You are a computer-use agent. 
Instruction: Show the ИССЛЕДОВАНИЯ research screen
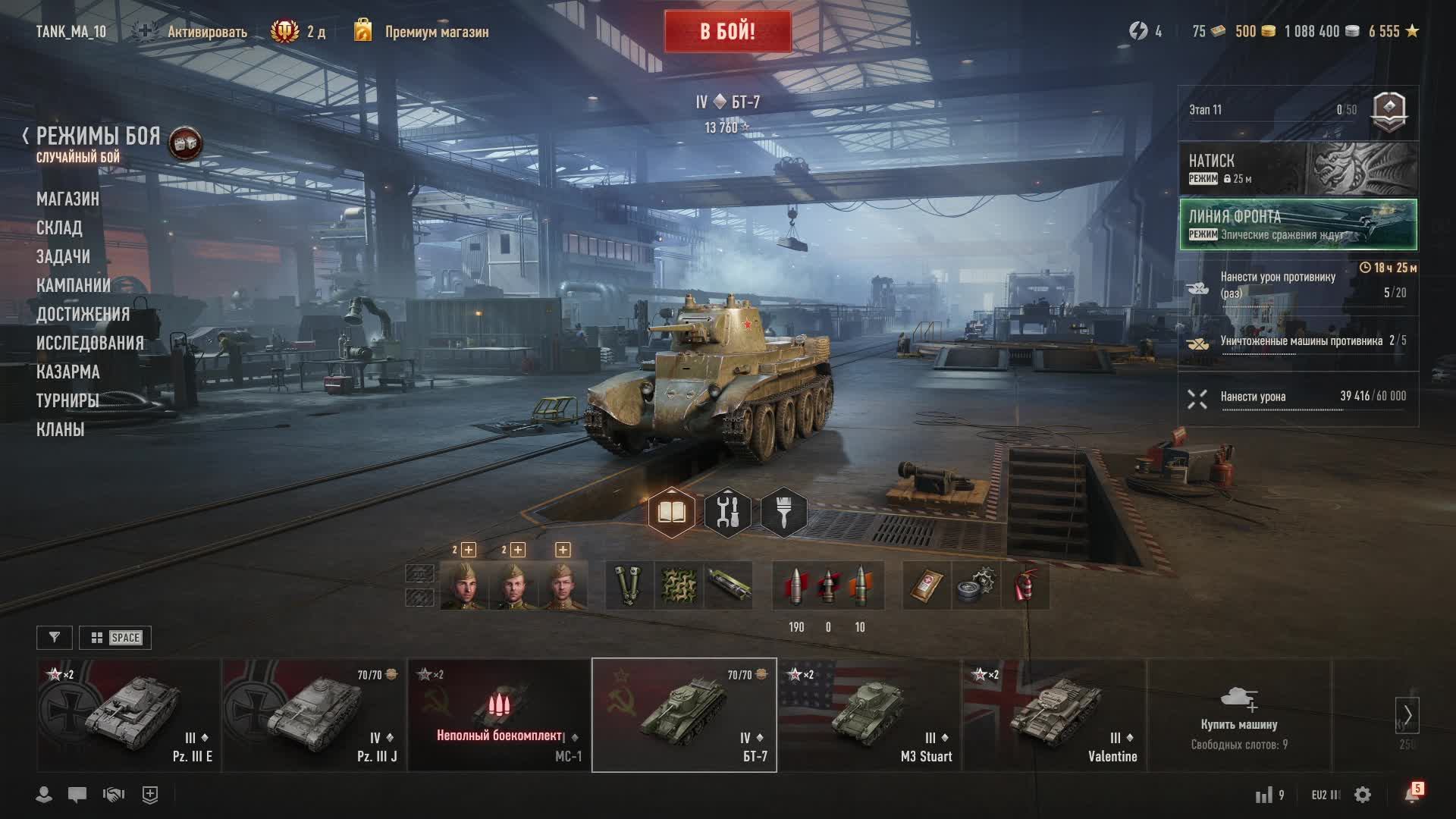pos(89,343)
